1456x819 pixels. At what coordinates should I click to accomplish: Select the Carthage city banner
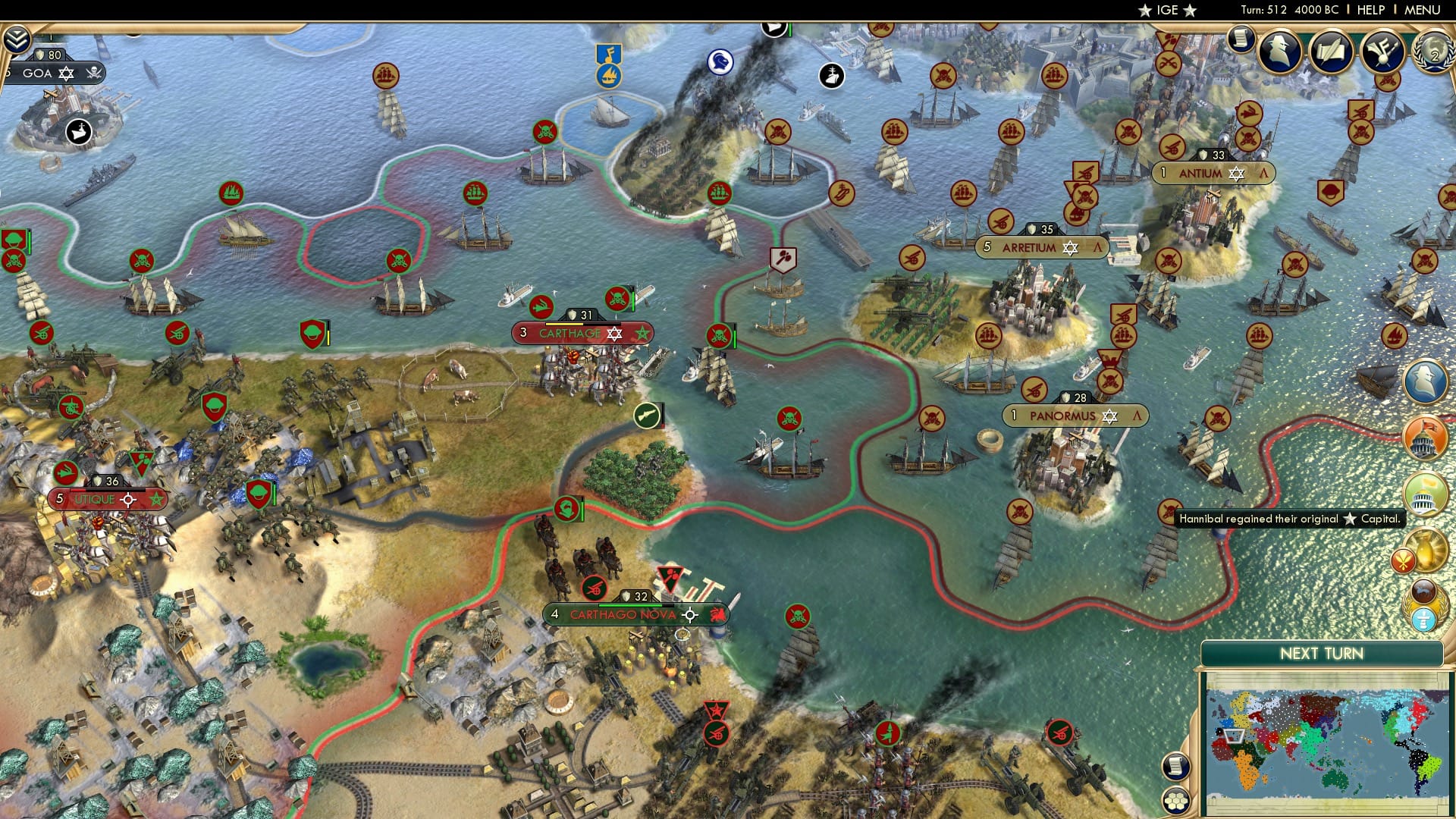point(579,332)
